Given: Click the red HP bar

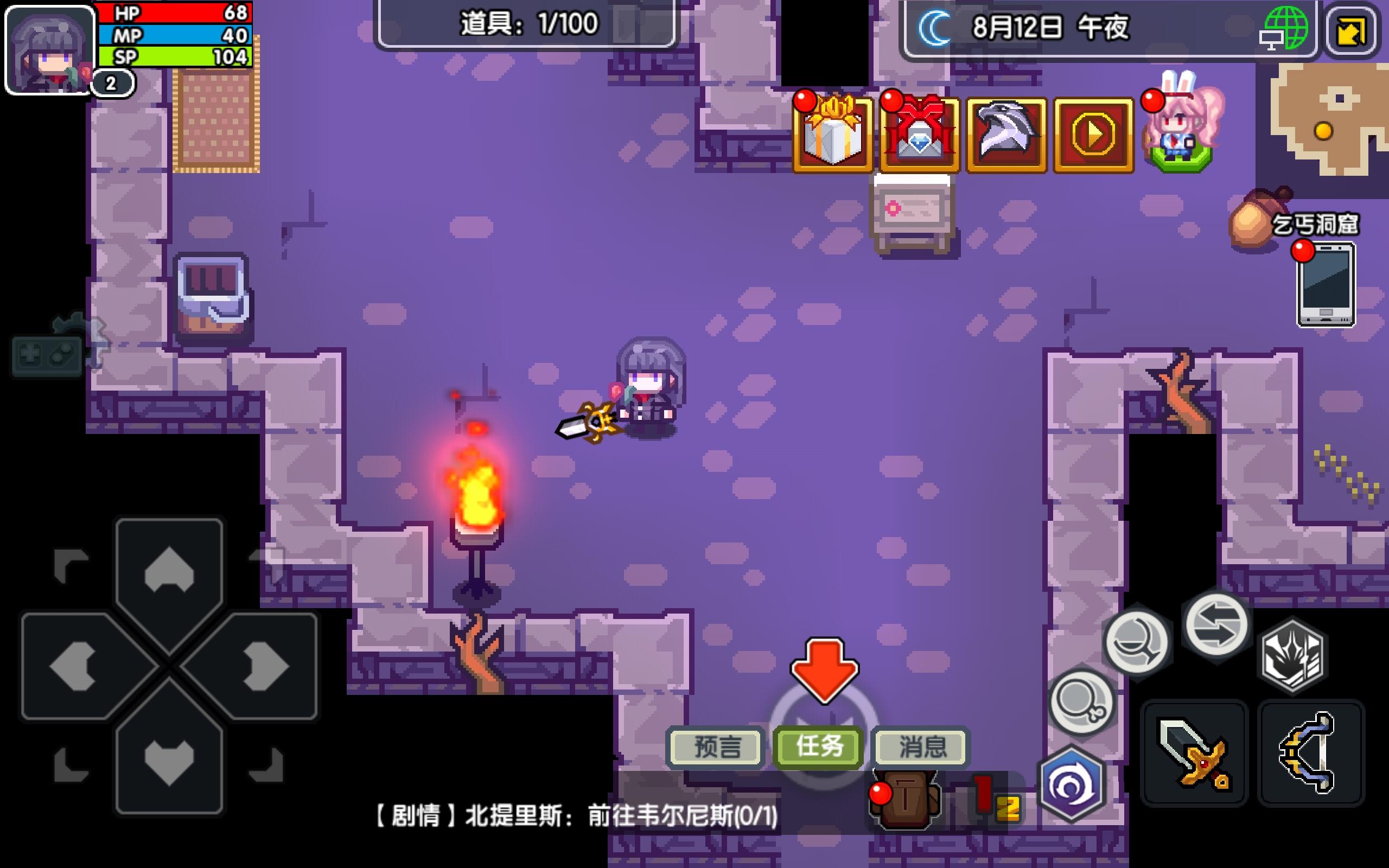Looking at the screenshot, I should [x=172, y=12].
